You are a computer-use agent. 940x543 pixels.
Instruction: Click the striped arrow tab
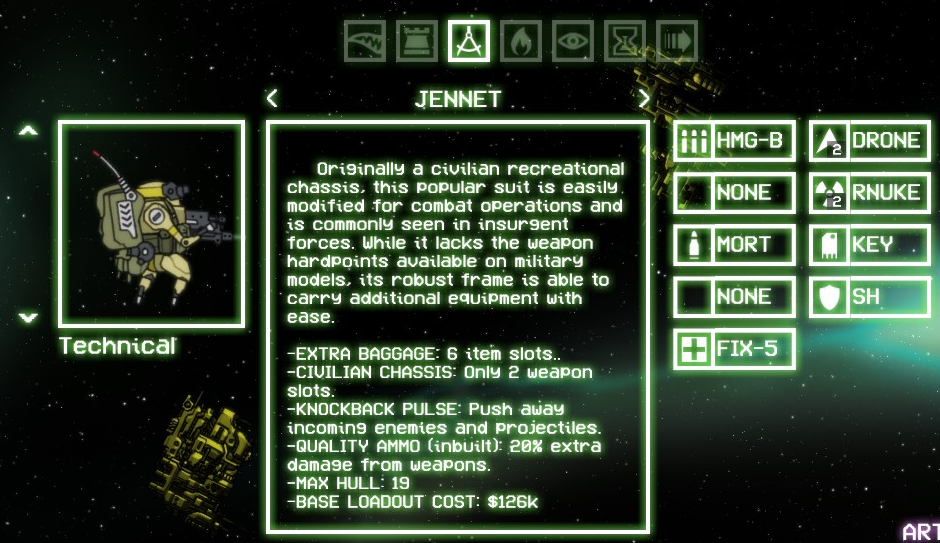tap(677, 41)
